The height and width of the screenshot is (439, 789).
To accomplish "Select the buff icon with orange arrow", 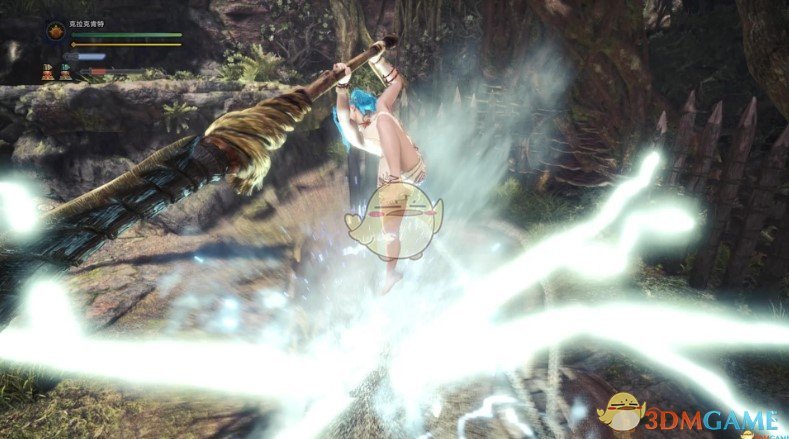I will click(47, 71).
